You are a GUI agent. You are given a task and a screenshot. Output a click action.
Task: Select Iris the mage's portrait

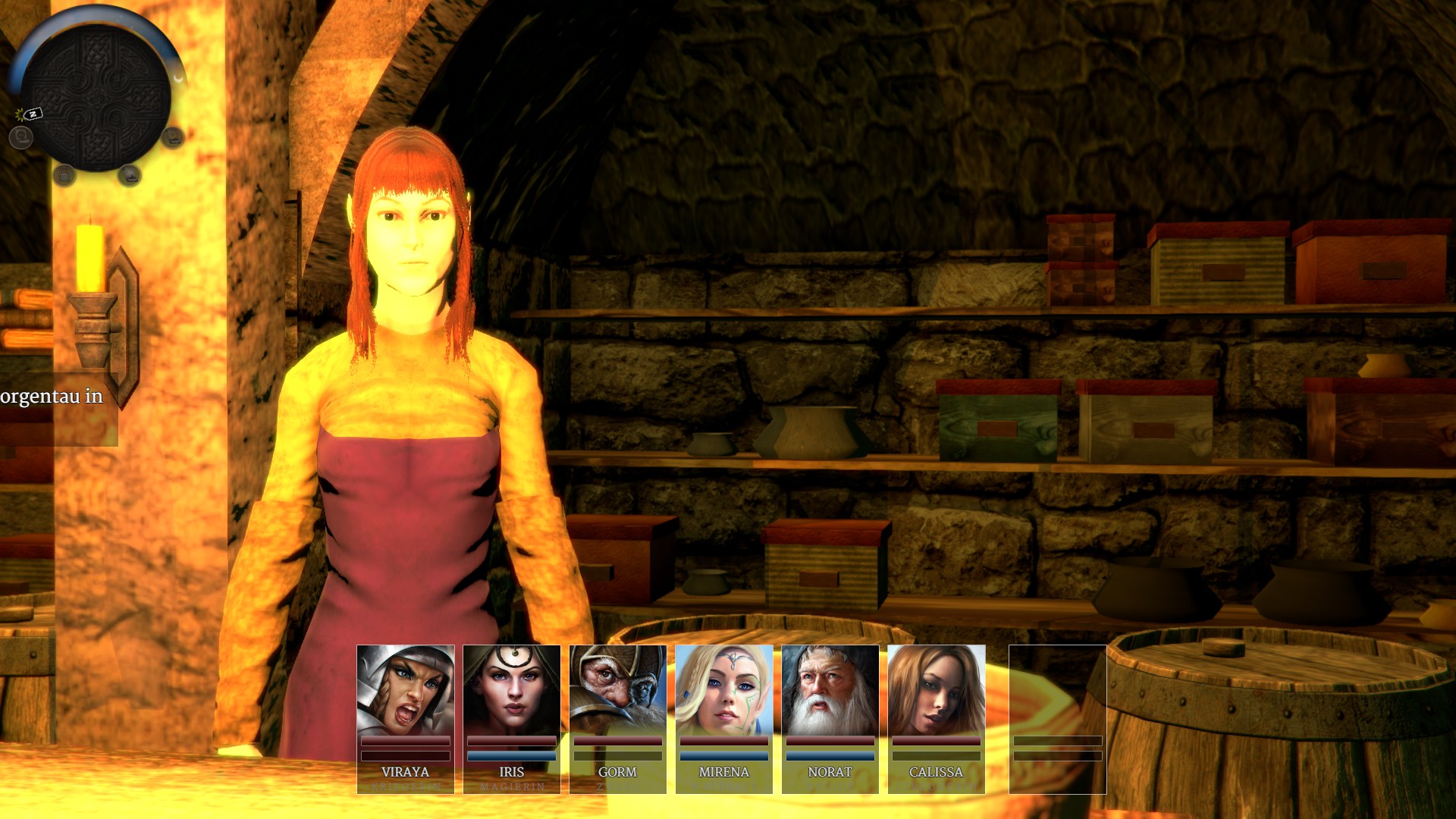pos(511,690)
